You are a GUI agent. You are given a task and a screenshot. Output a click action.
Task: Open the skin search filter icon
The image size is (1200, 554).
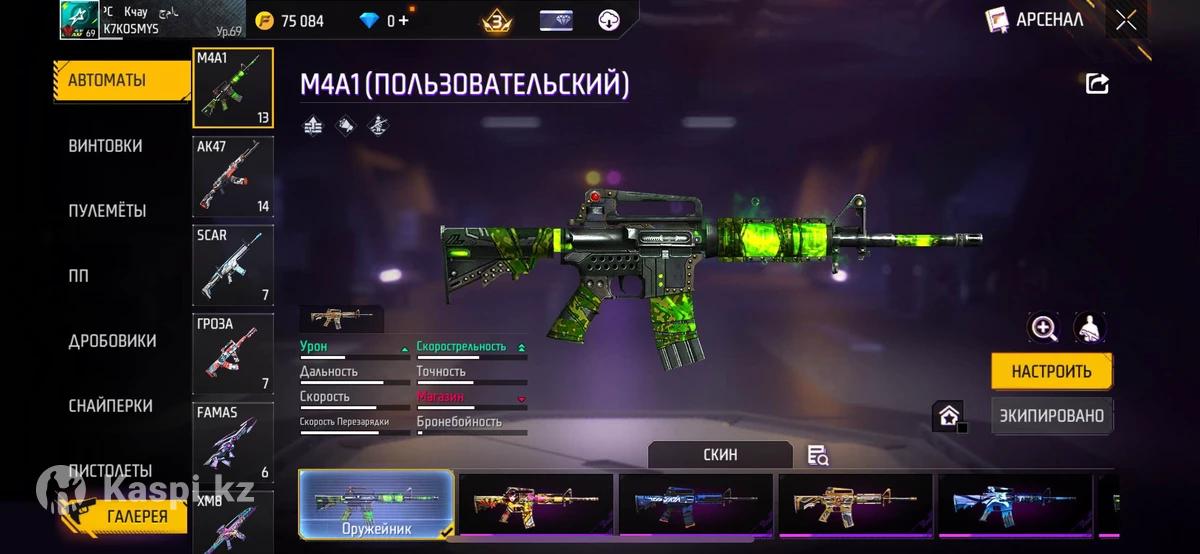(818, 456)
